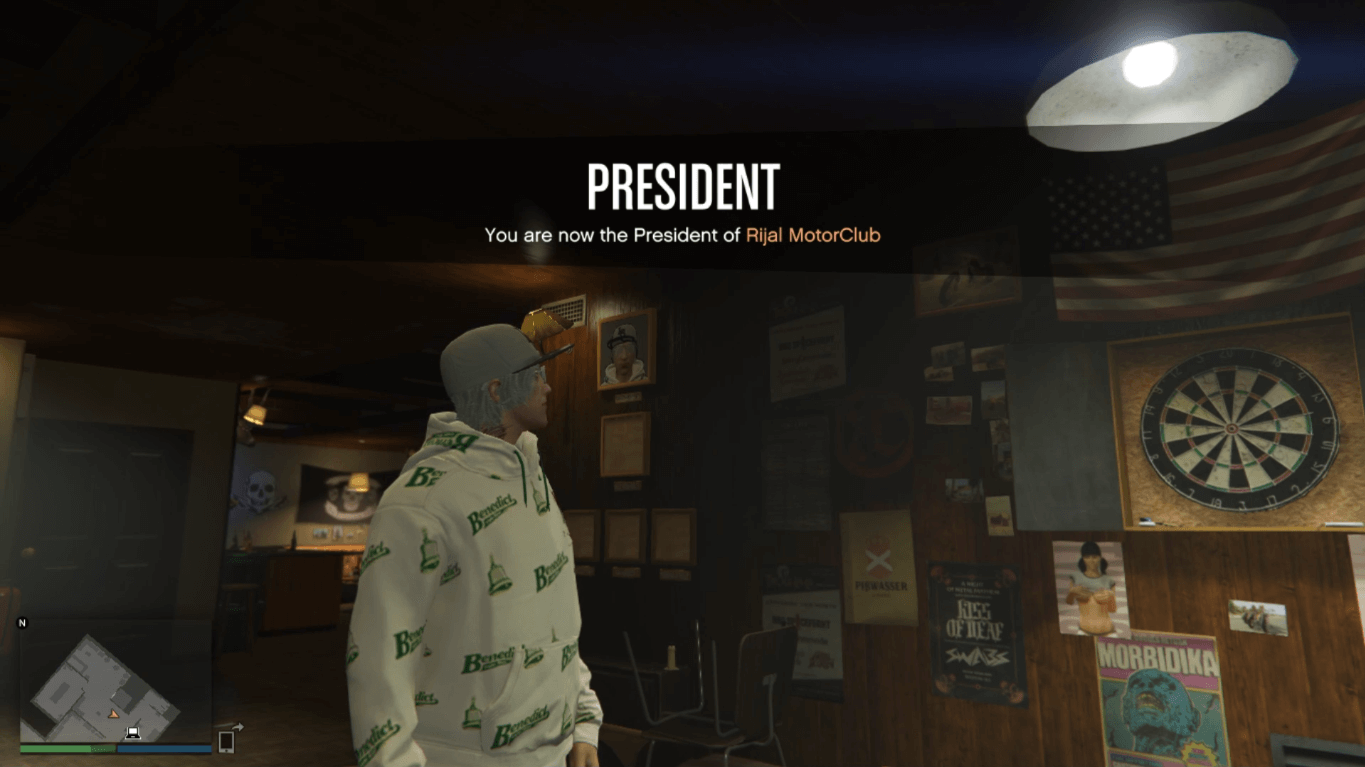Screen dimensions: 1365x767
Task: Open the phone icon beside the minimap
Action: coord(226,741)
